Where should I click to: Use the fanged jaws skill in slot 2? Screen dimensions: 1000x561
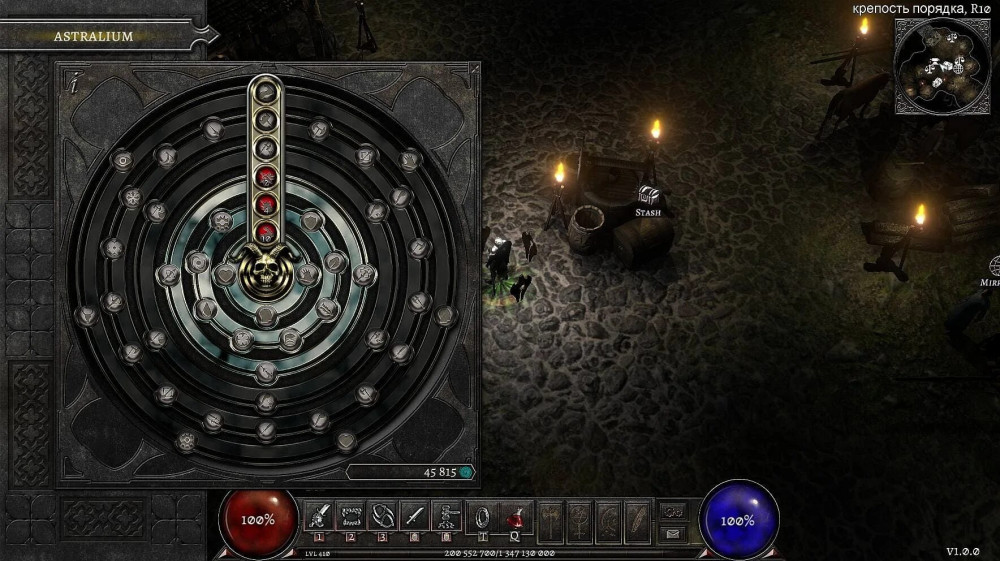[x=350, y=516]
